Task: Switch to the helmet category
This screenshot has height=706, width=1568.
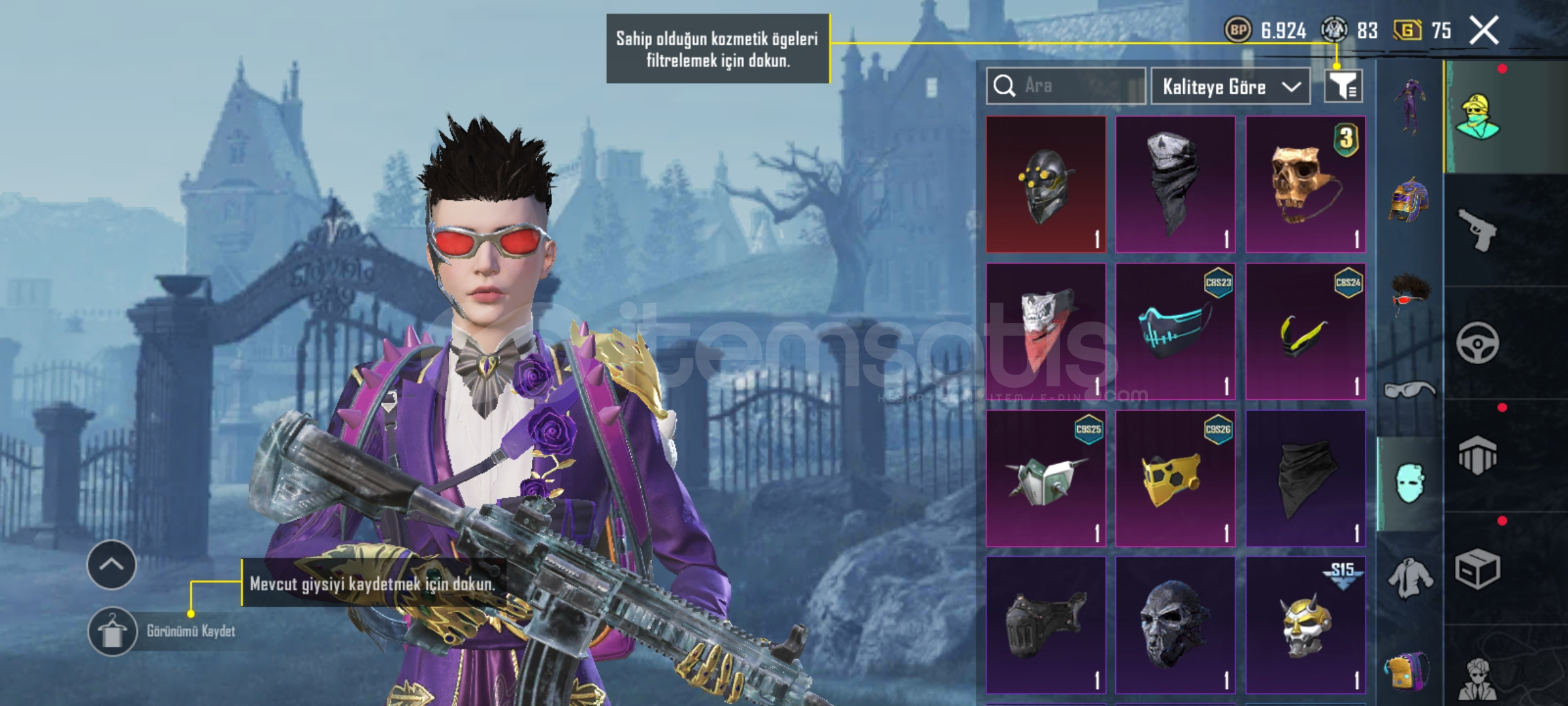Action: coord(1409,199)
